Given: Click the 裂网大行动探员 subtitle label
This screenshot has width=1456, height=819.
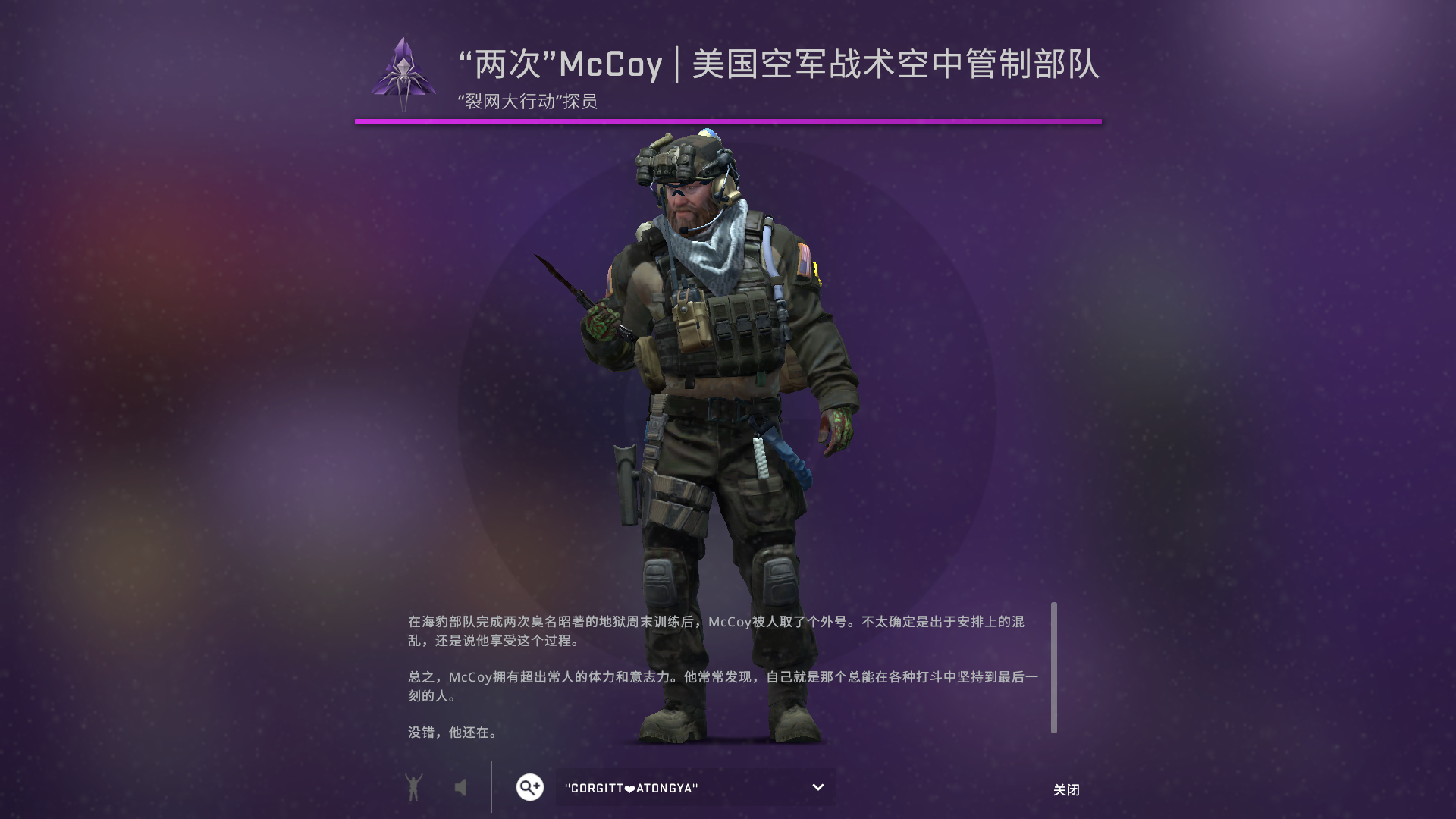Looking at the screenshot, I should 527,100.
